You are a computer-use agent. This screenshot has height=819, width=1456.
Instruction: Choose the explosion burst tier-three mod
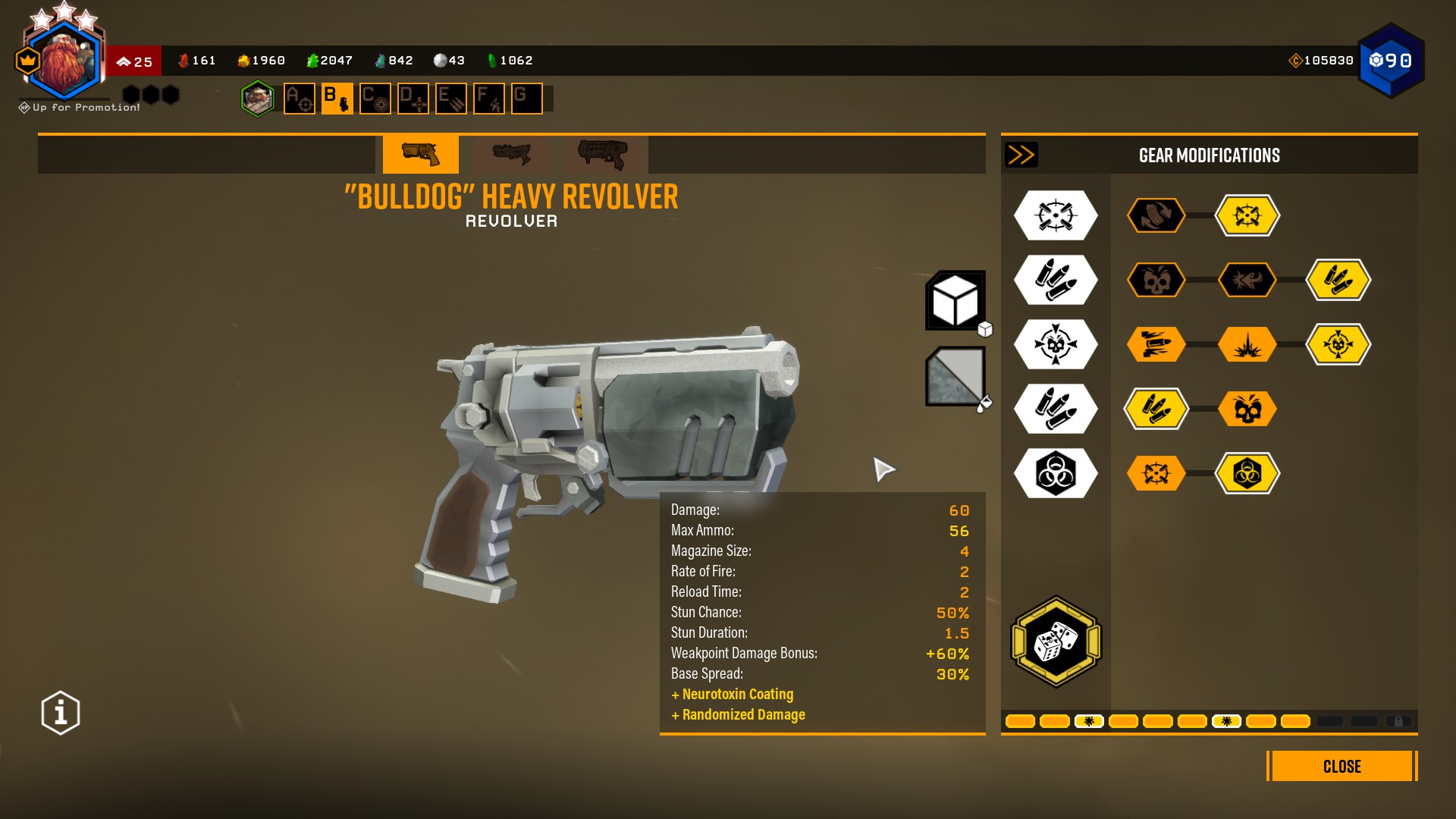[x=1247, y=344]
